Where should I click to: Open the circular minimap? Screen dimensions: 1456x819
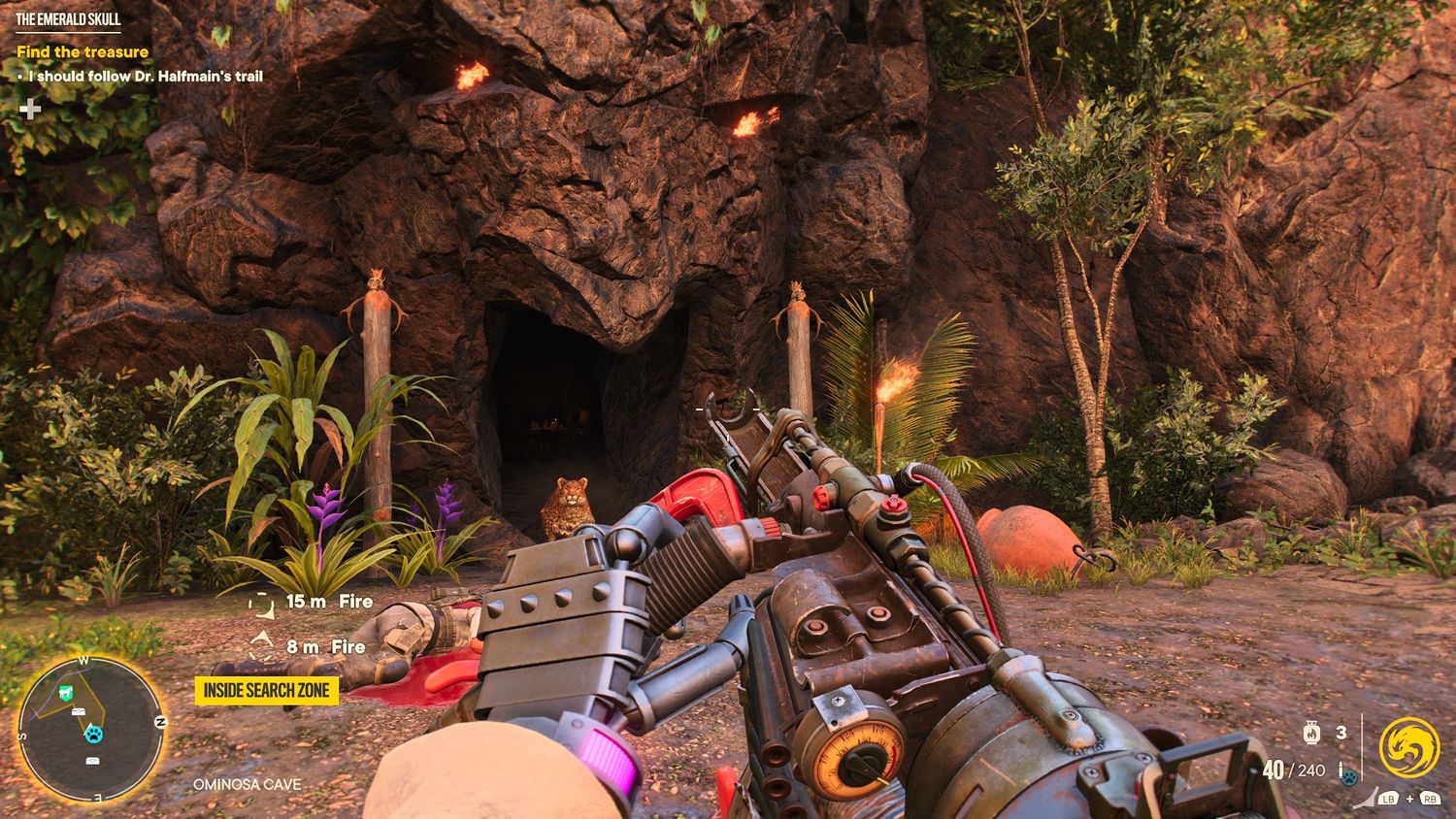tap(91, 728)
